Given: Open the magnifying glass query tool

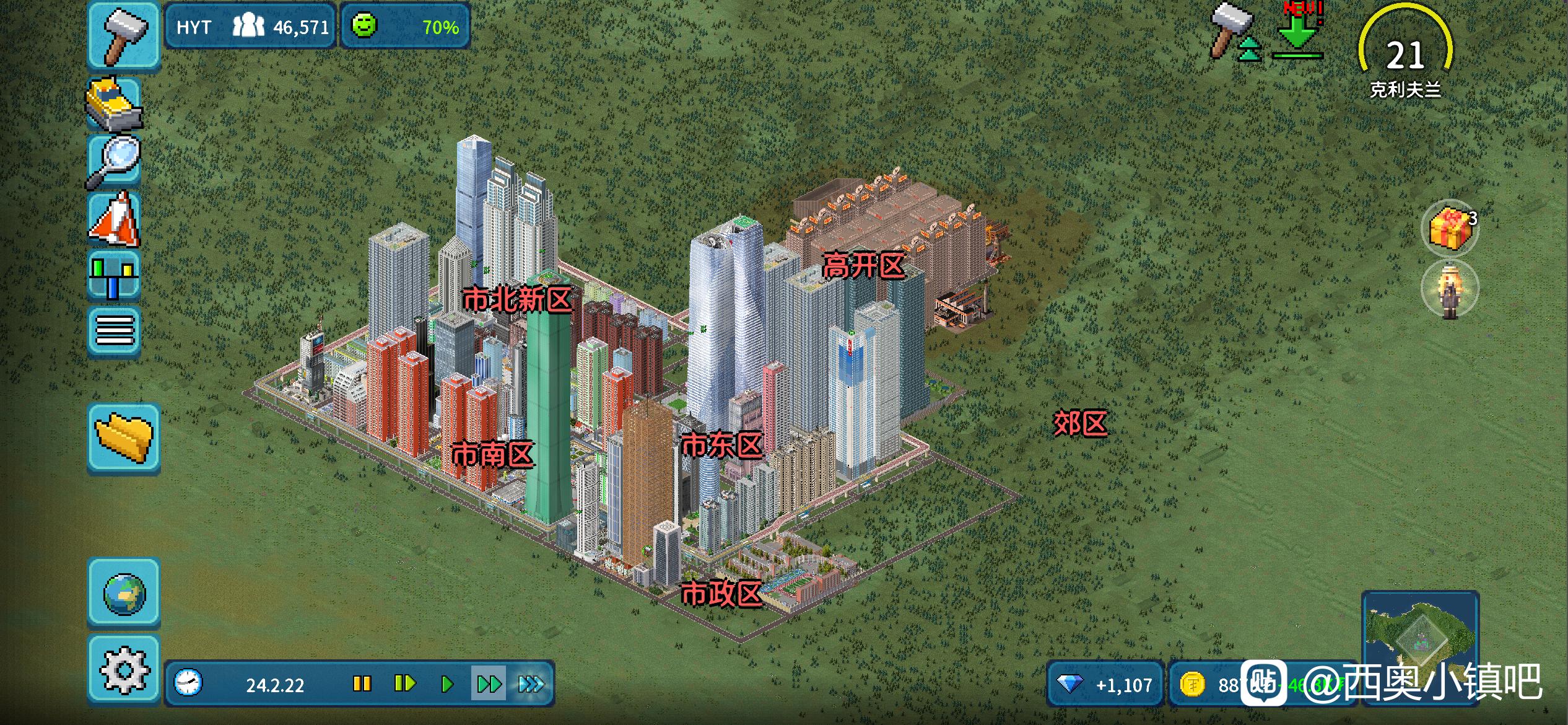Looking at the screenshot, I should [x=115, y=161].
